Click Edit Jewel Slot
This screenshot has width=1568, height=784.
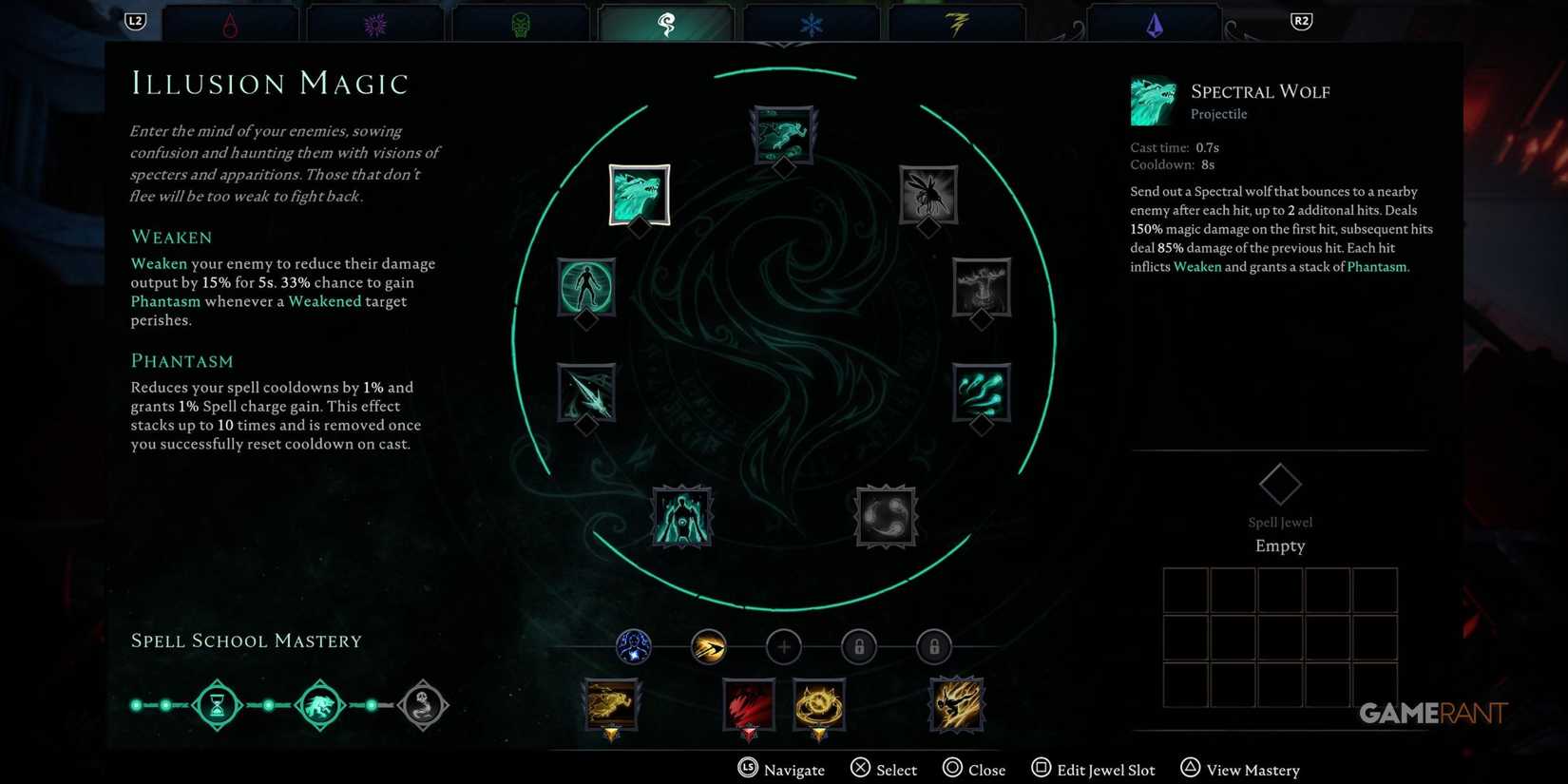coord(1093,768)
